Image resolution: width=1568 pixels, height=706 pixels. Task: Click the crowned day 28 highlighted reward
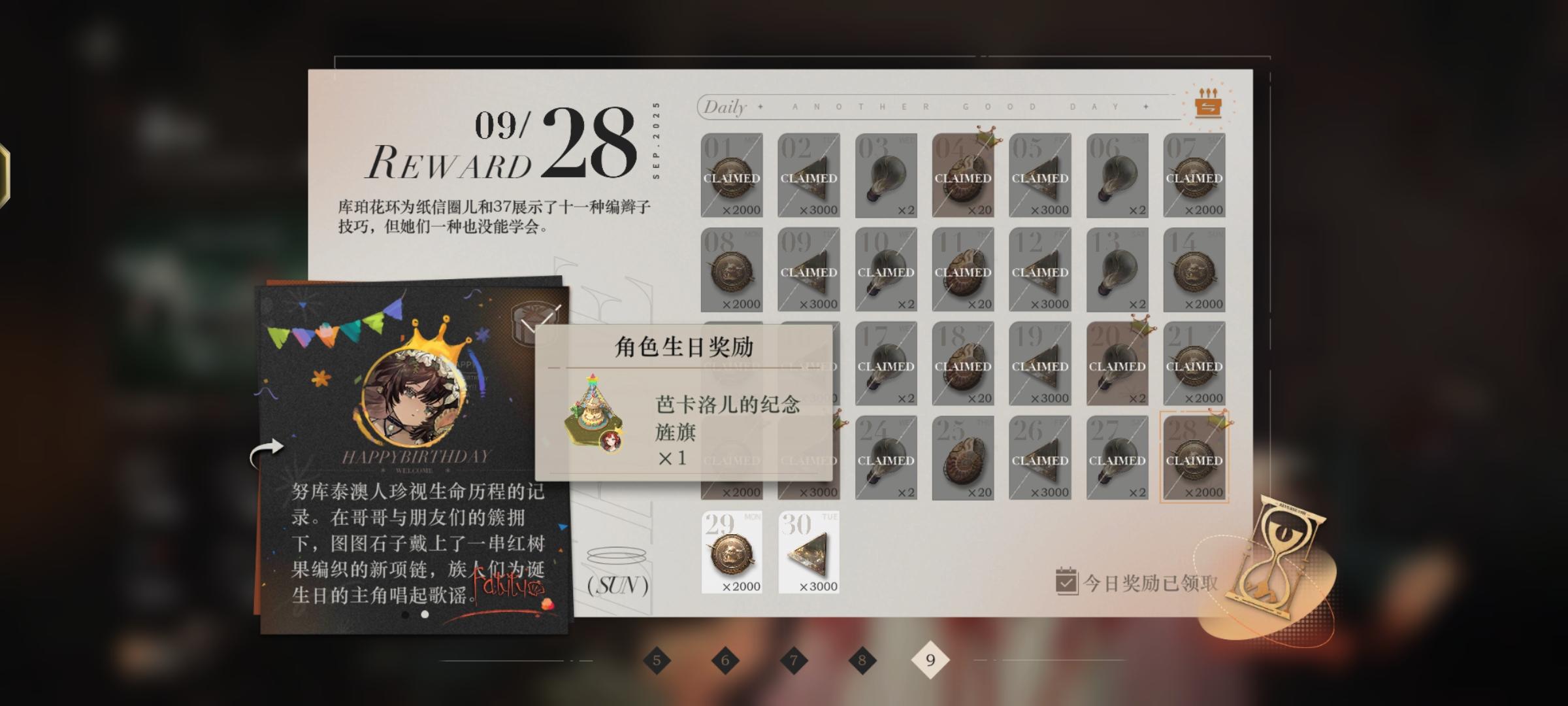tap(1194, 458)
